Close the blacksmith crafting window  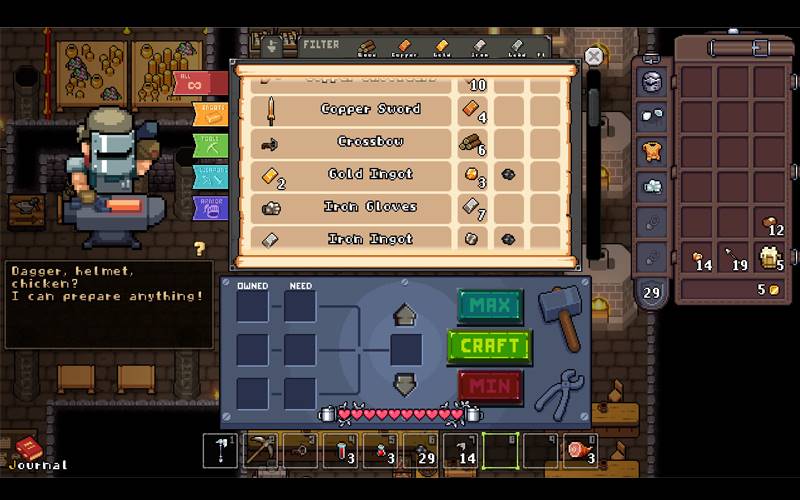(594, 57)
